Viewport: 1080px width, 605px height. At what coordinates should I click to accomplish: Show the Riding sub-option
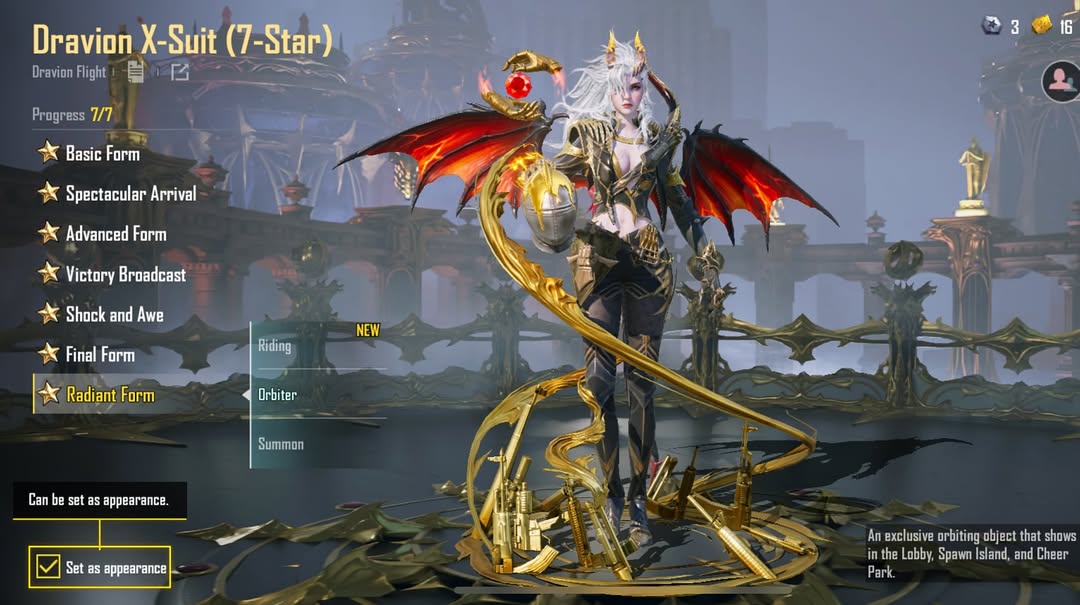[276, 346]
